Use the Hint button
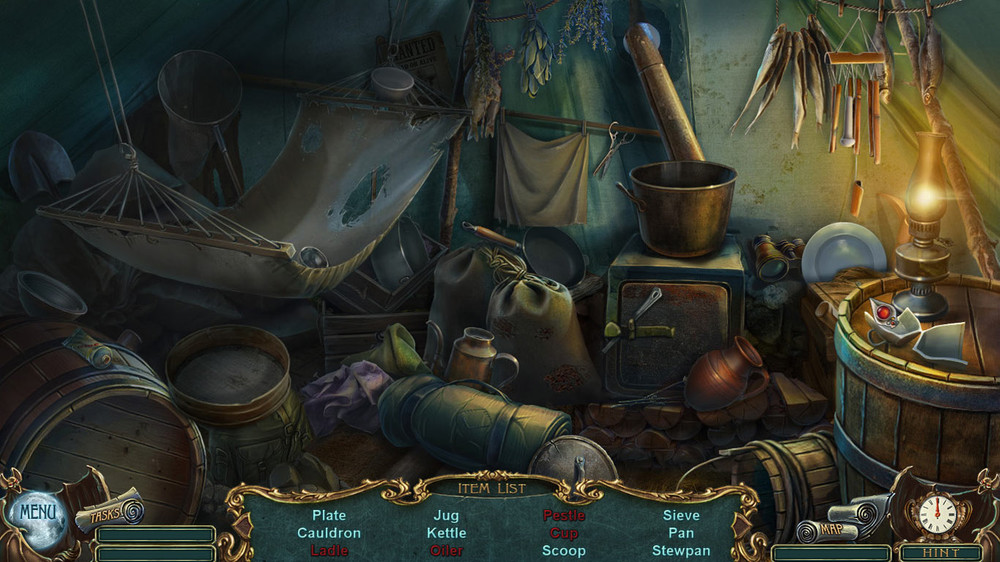Image resolution: width=1000 pixels, height=562 pixels. [x=940, y=552]
